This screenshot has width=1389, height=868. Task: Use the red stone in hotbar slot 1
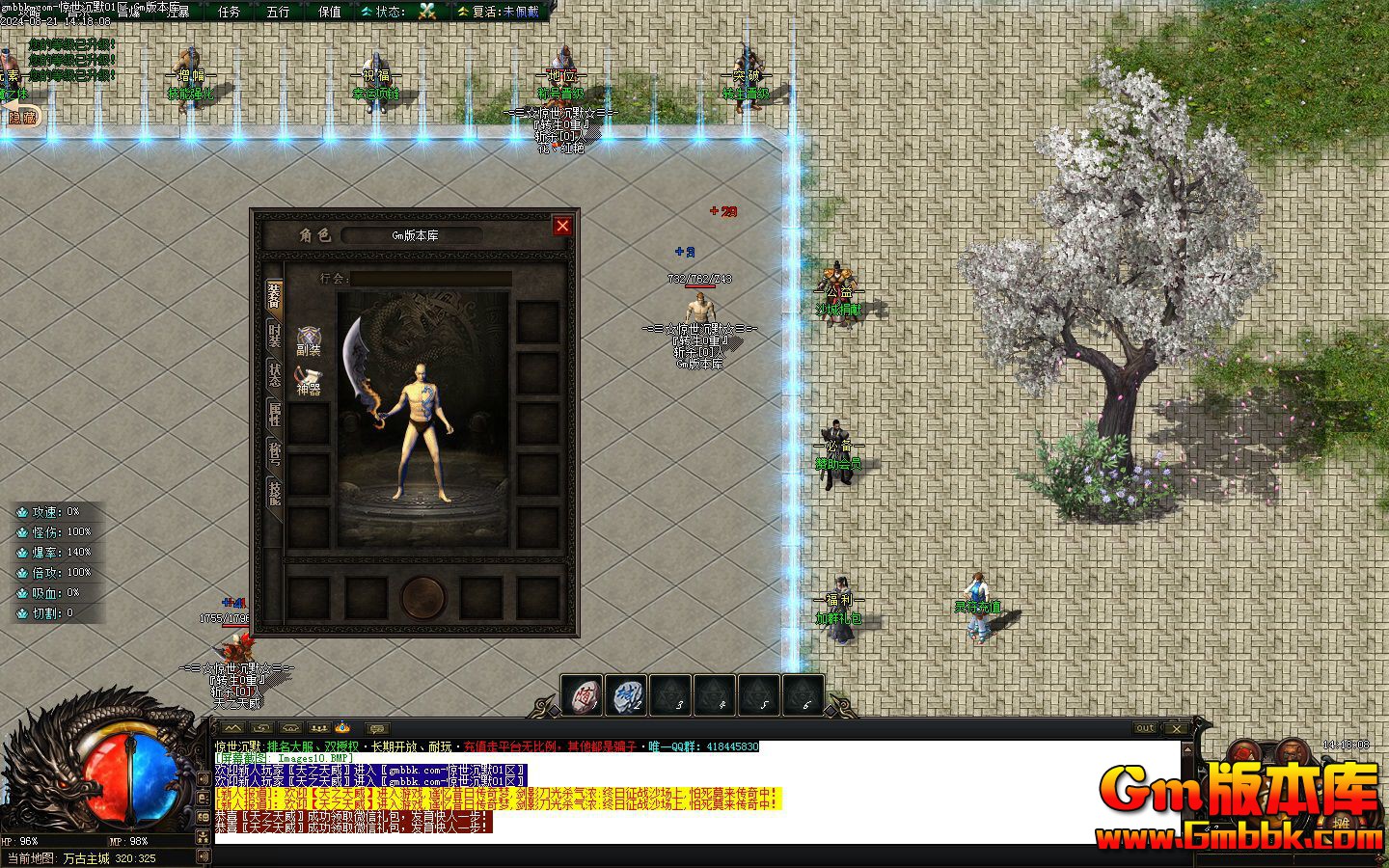pyautogui.click(x=583, y=694)
